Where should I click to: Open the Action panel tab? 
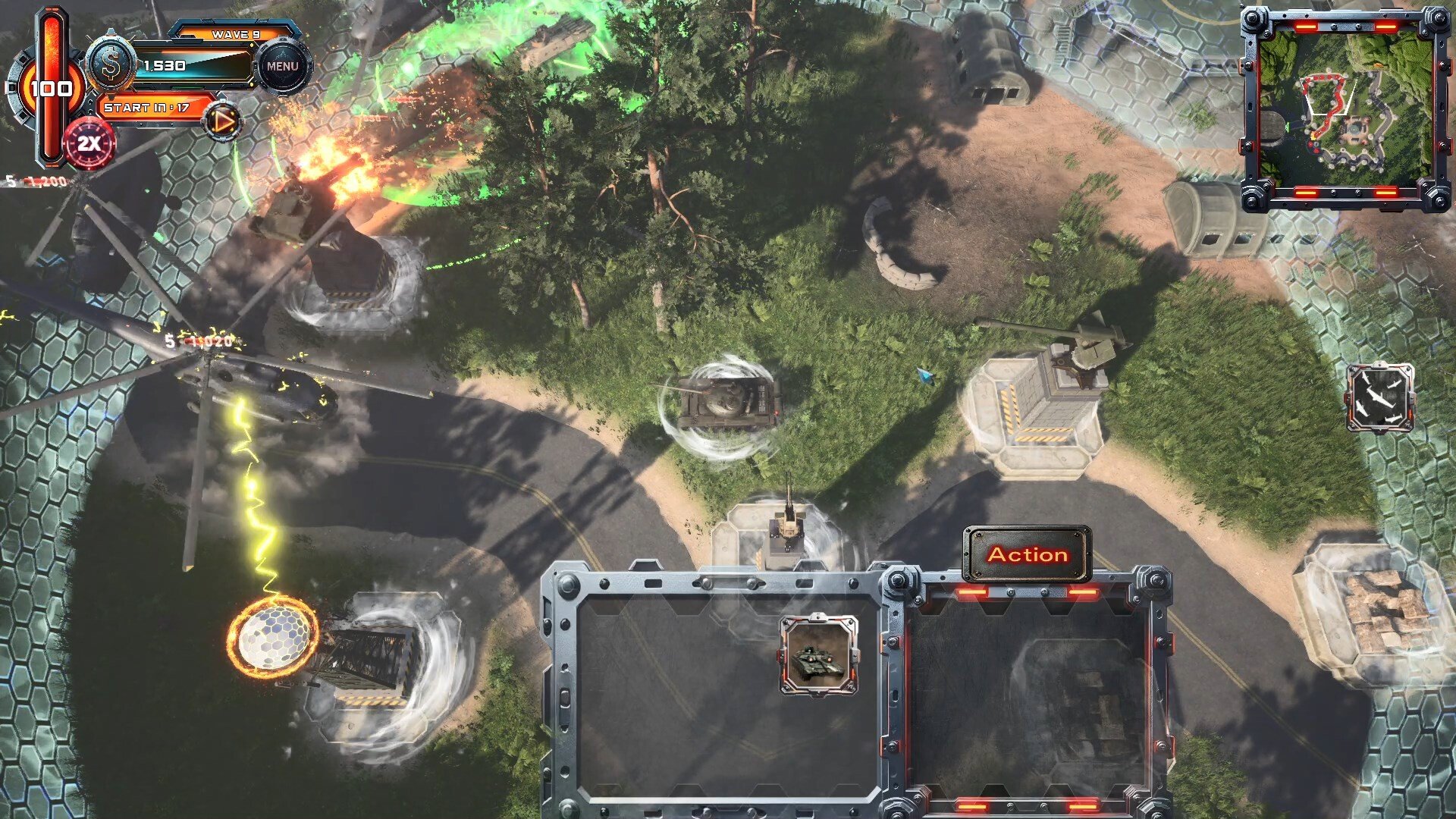coord(1027,554)
